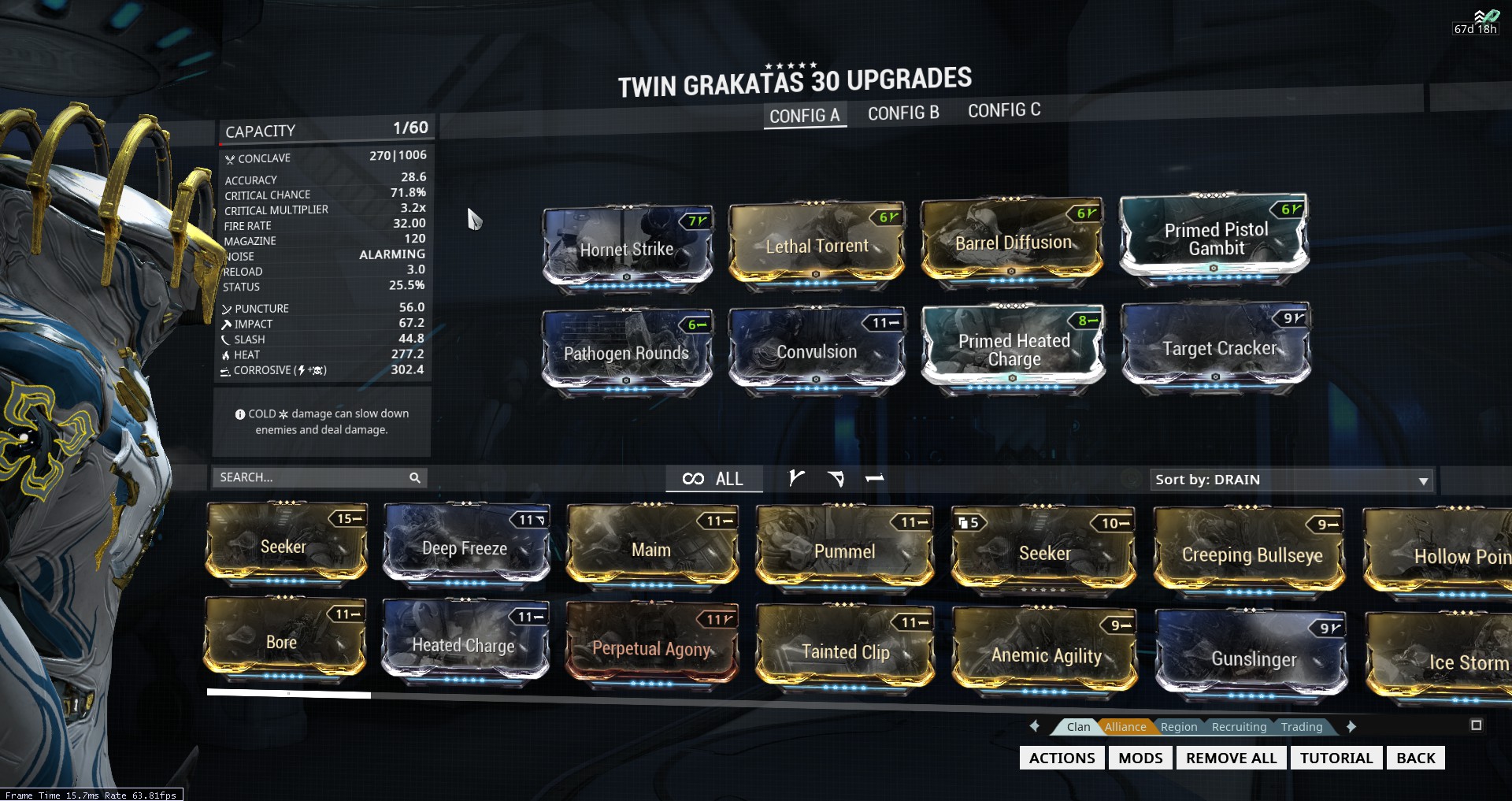Select the equipped Hornet Strike mod

point(627,248)
